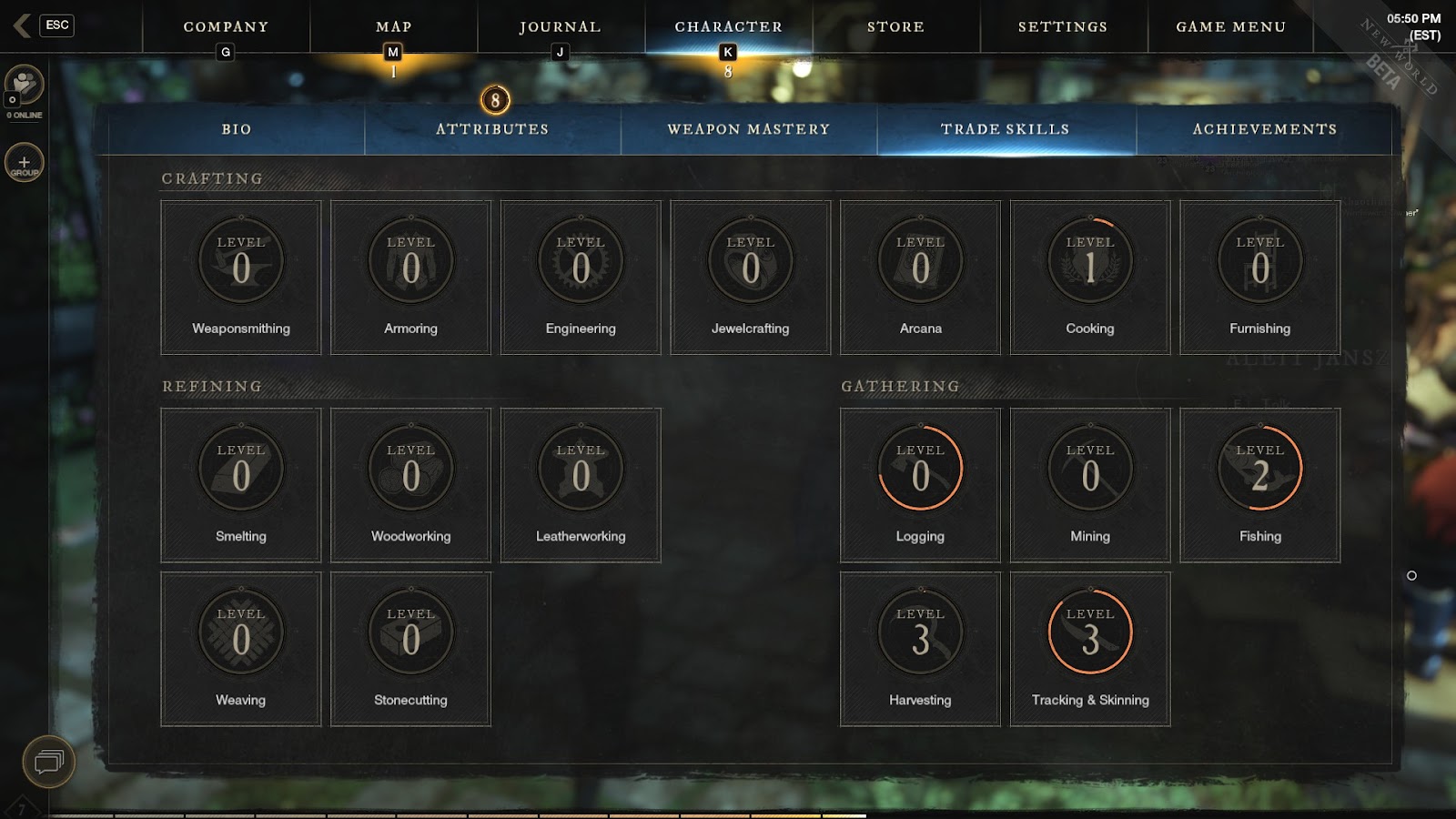Switch to the Bio tab
Screen dimensions: 1456x819
pos(237,129)
